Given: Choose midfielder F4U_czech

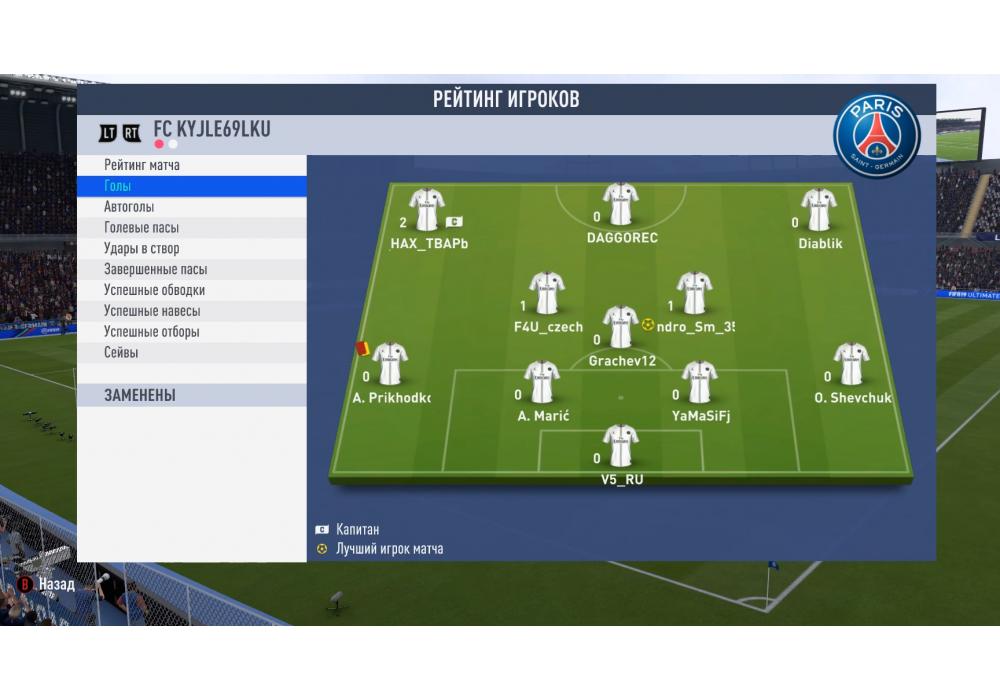Looking at the screenshot, I should 546,293.
